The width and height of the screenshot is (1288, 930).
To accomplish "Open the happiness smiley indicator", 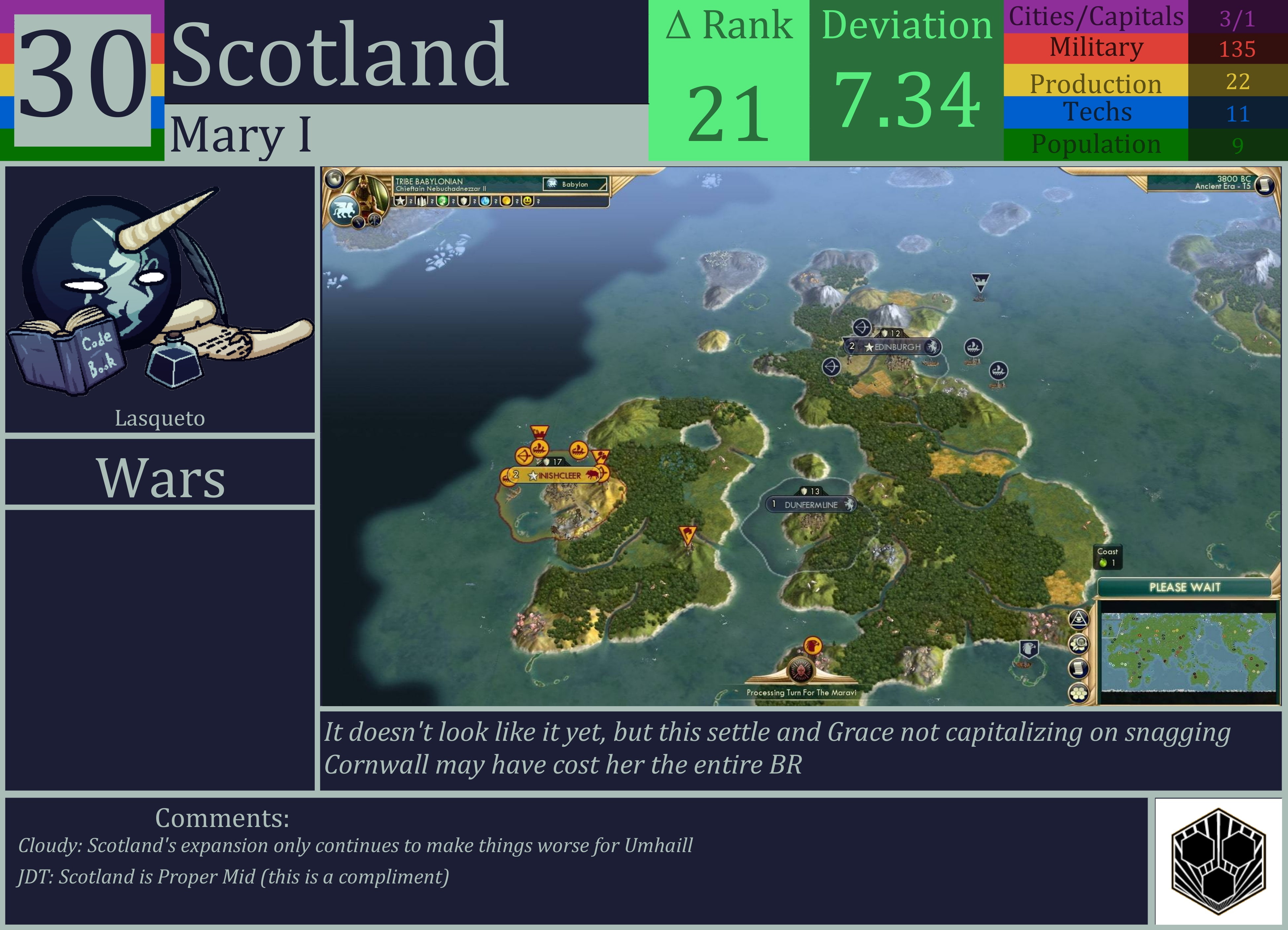I will pyautogui.click(x=527, y=202).
